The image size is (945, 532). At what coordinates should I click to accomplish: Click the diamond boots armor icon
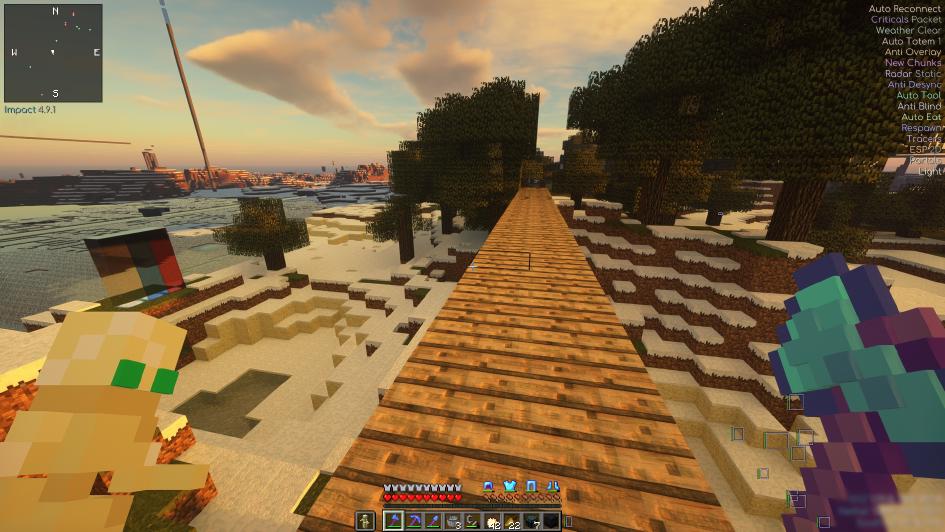tap(553, 486)
